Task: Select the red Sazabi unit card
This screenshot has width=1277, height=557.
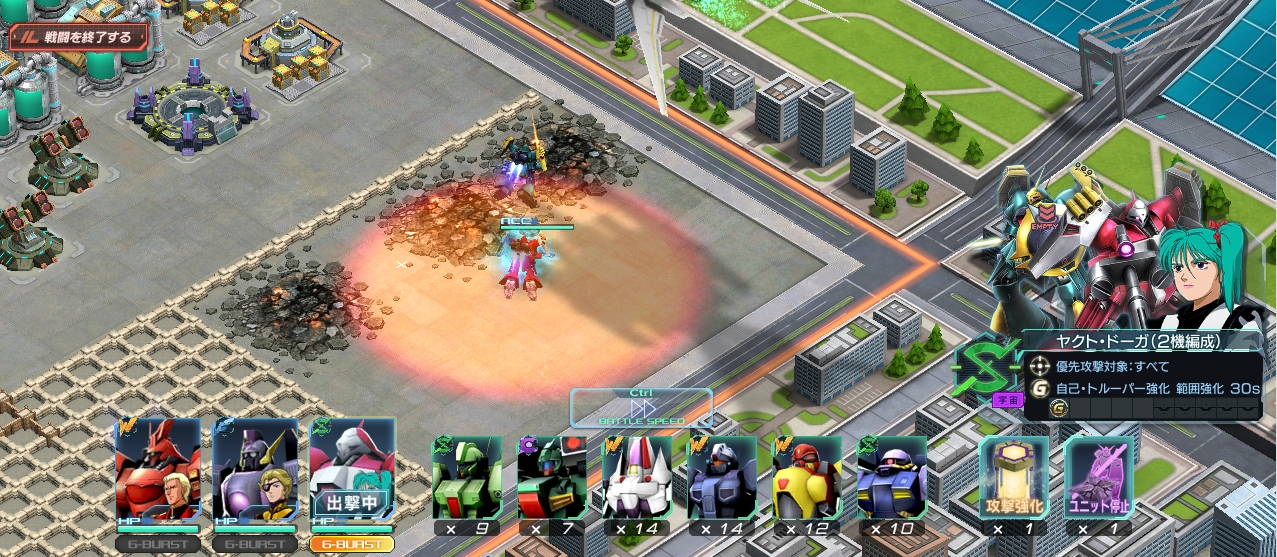Action: point(157,472)
